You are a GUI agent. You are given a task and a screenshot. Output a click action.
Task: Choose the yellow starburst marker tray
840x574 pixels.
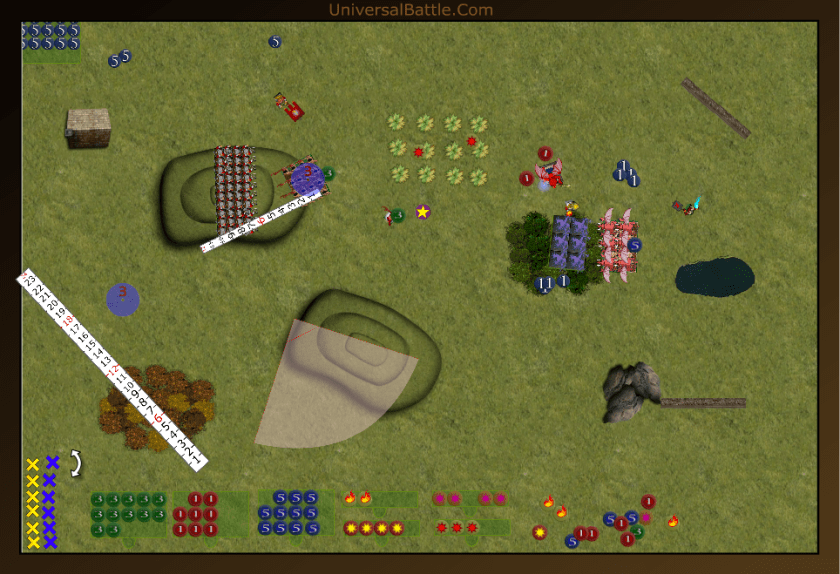tap(379, 528)
